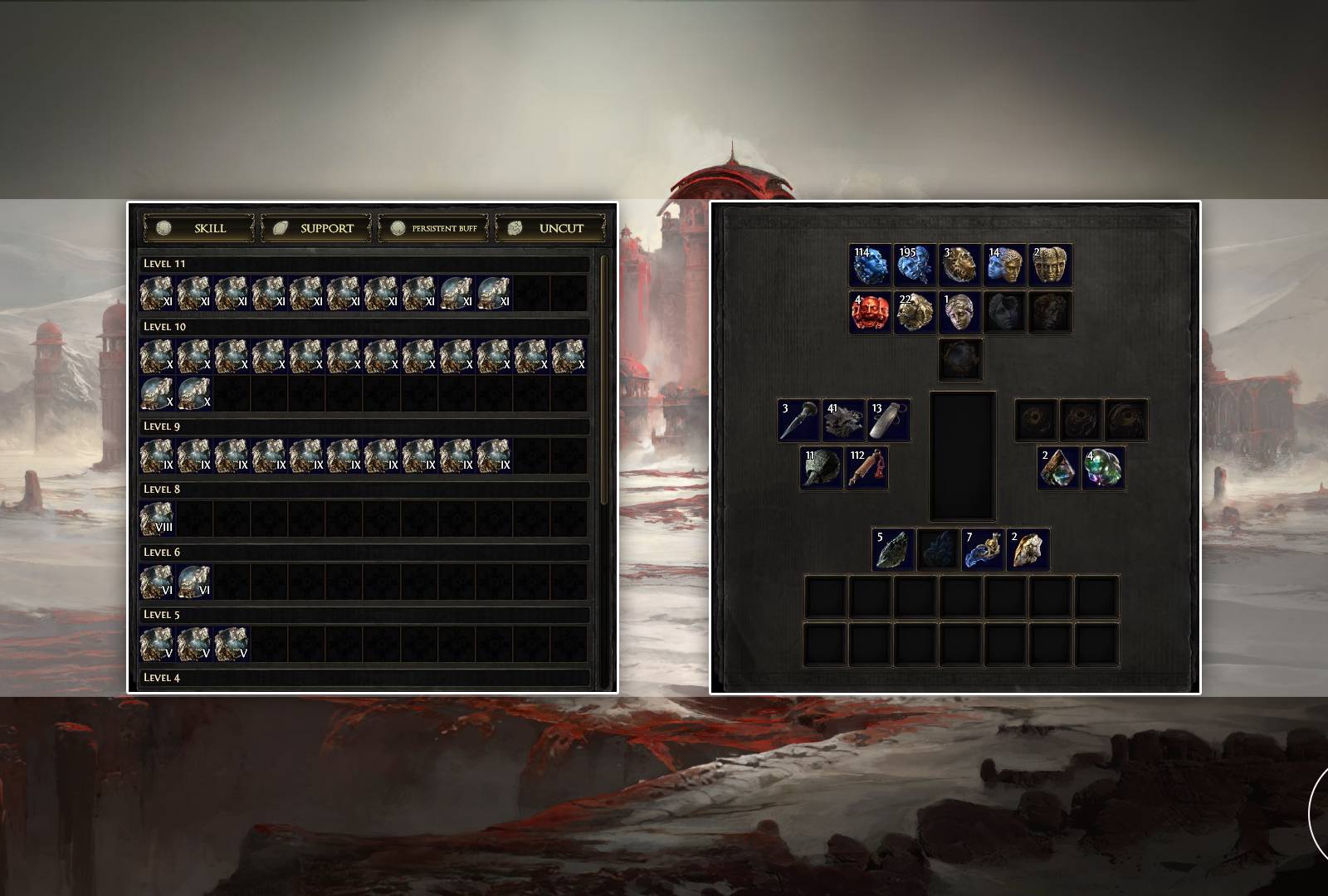
Task: Choose the blue and gold relic stack of 7
Action: (983, 549)
